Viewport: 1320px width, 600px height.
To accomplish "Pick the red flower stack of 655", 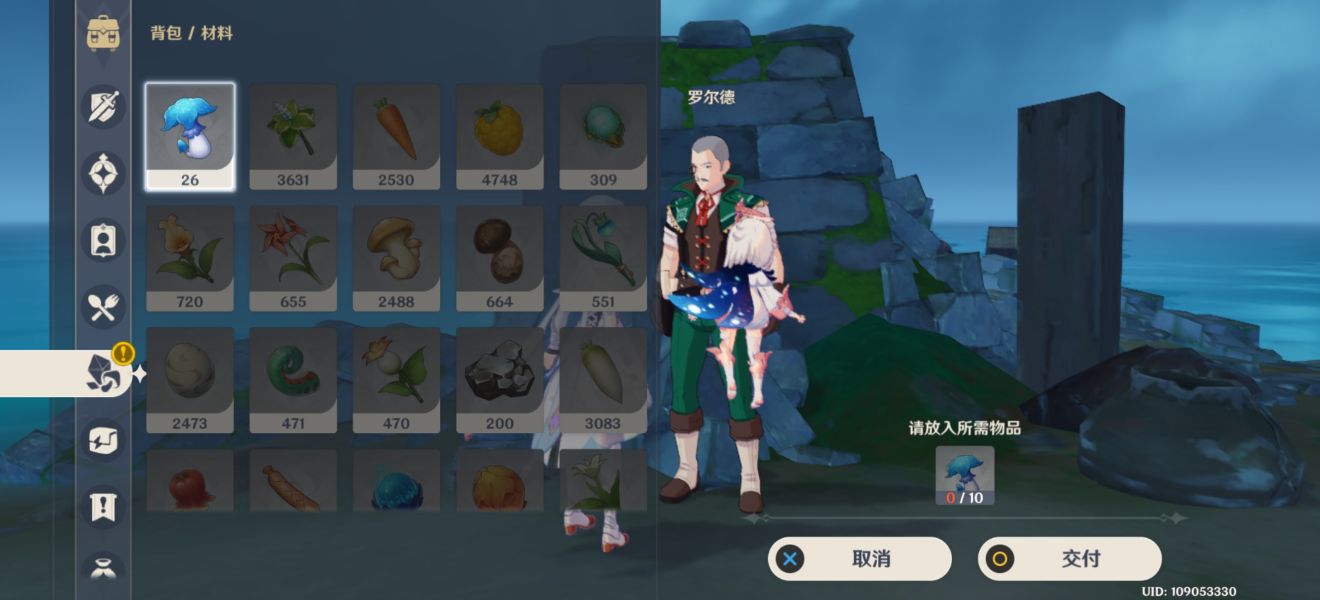I will pos(293,257).
